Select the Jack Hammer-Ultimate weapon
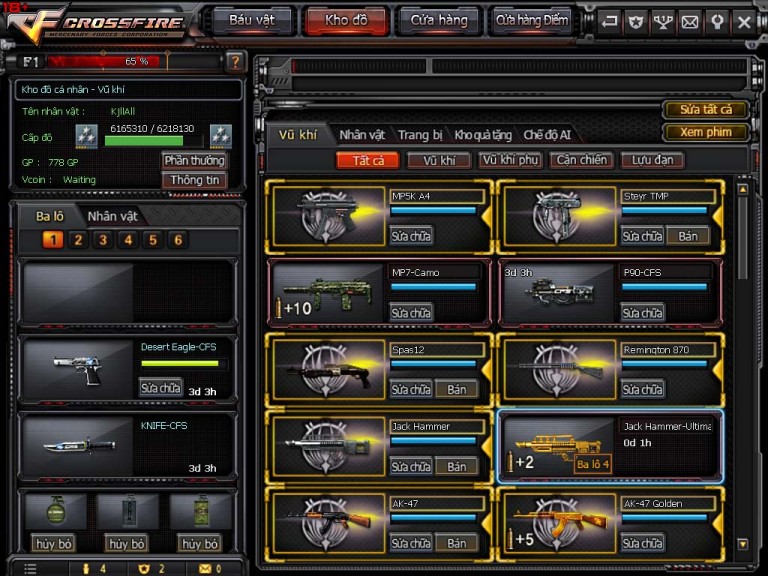768x576 pixels. click(610, 446)
